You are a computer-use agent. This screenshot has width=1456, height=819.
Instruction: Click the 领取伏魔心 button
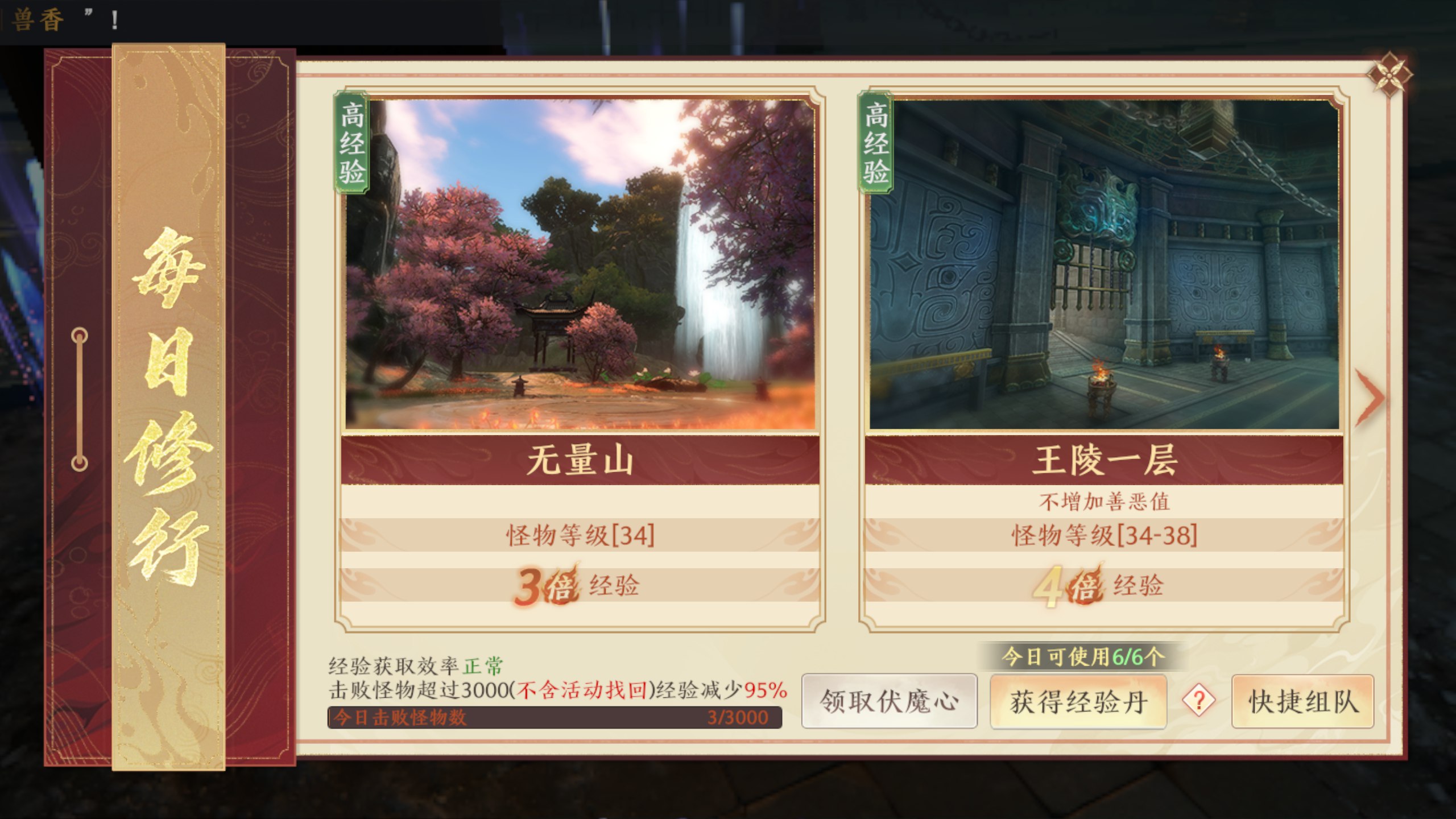pyautogui.click(x=891, y=702)
